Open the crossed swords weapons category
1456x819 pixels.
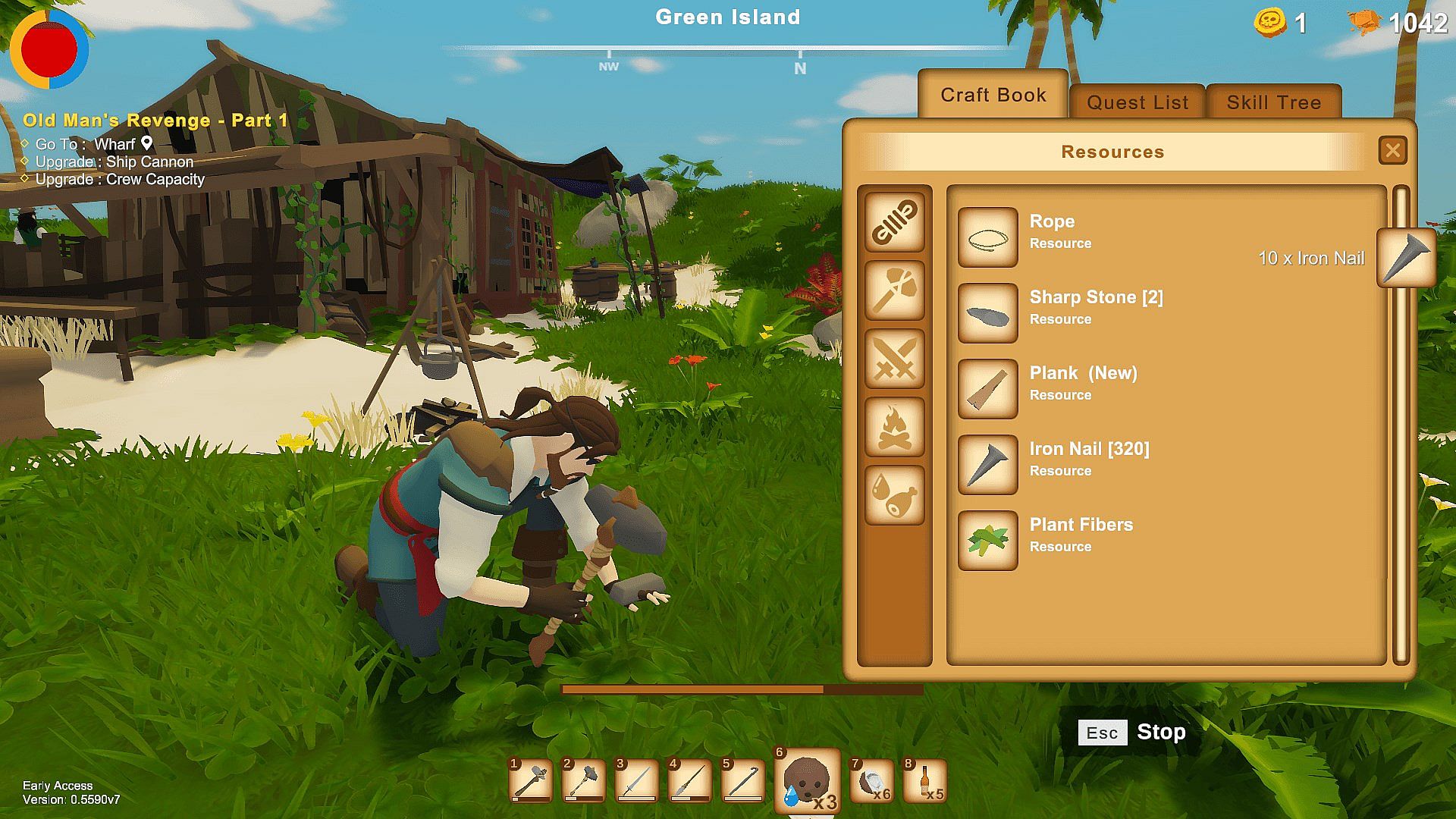click(895, 359)
